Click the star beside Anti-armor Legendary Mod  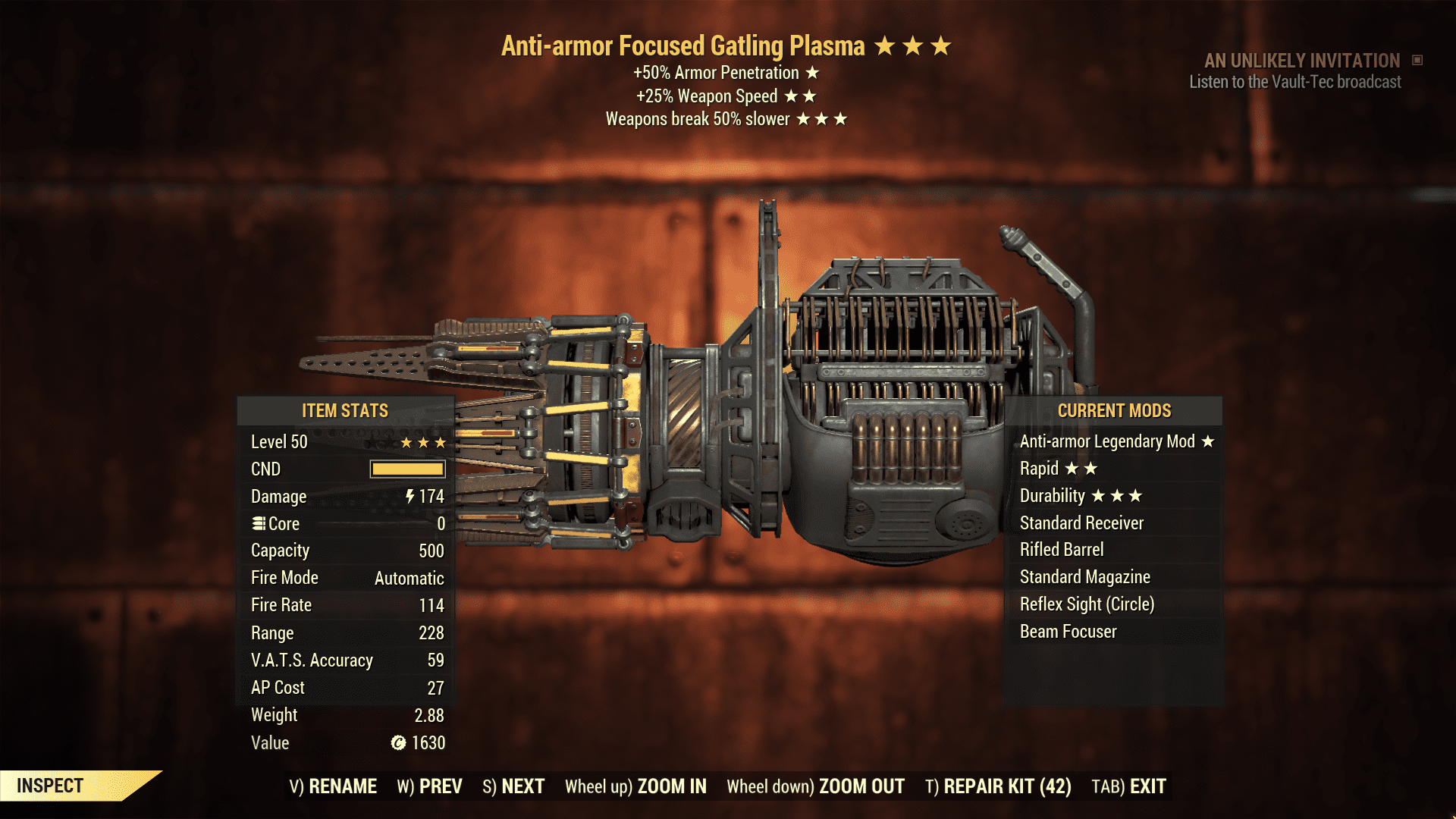(x=1207, y=441)
